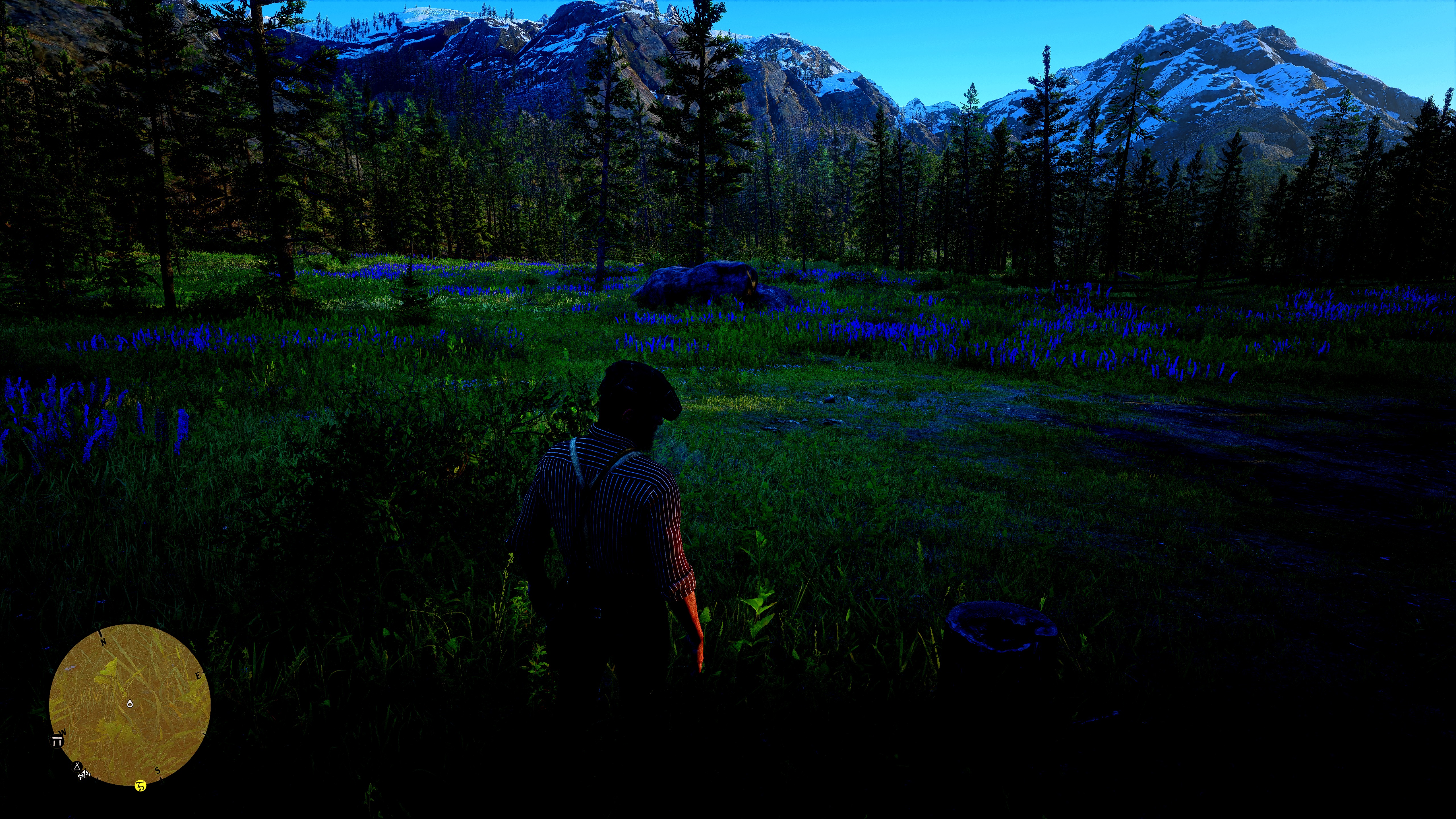Select the yellow TD mission marker
Image resolution: width=1456 pixels, height=819 pixels.
click(x=140, y=786)
